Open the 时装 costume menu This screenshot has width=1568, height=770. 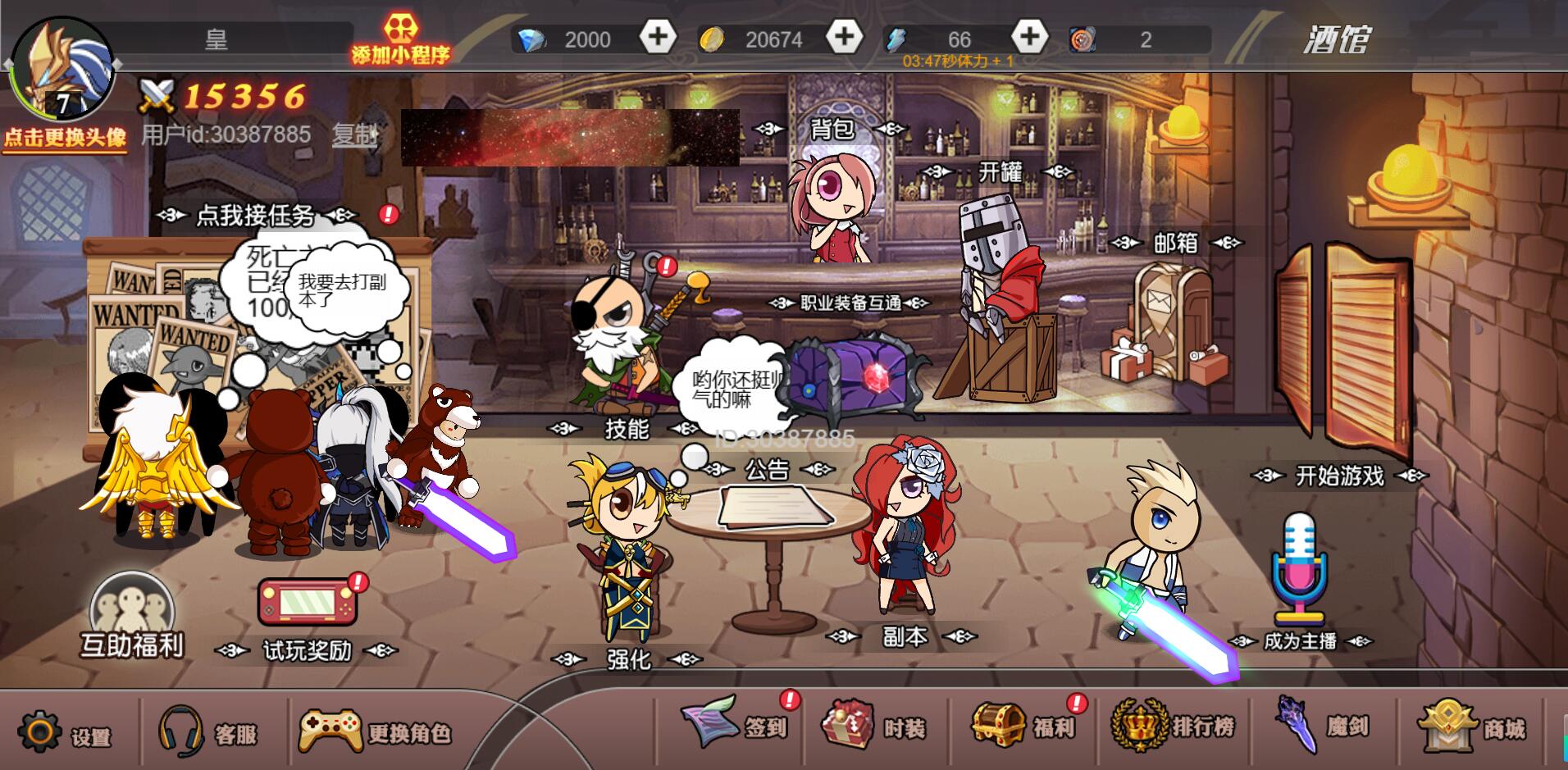[875, 727]
